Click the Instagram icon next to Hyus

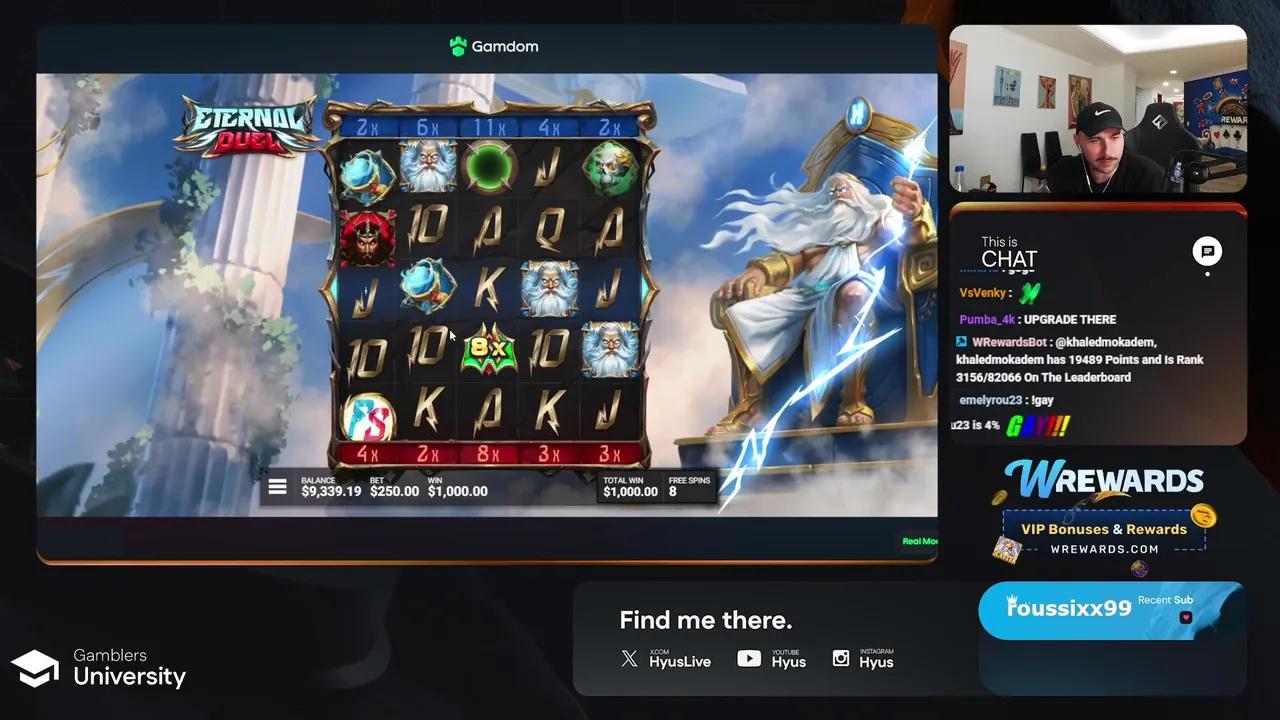[841, 659]
